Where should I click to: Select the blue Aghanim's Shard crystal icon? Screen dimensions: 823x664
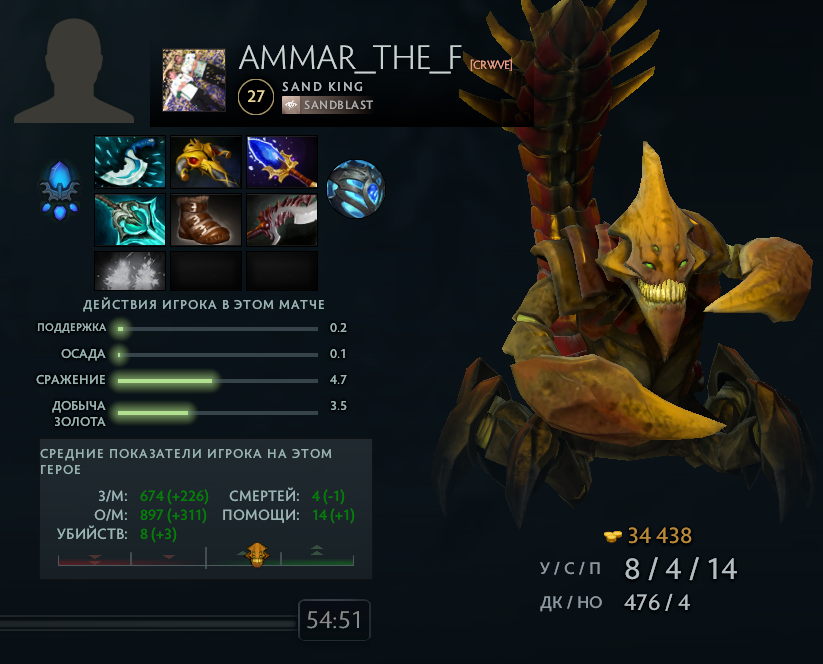[59, 189]
